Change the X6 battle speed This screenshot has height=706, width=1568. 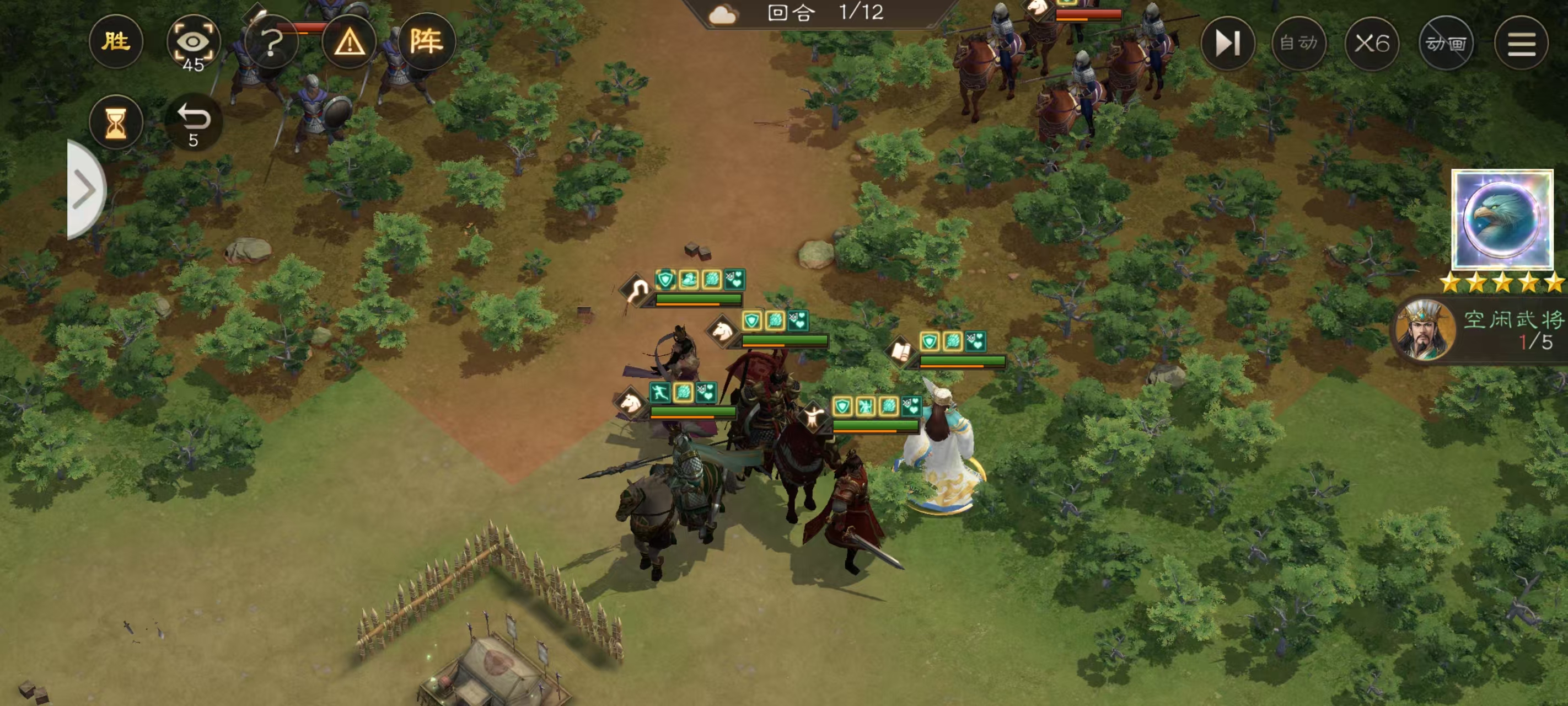tap(1372, 43)
